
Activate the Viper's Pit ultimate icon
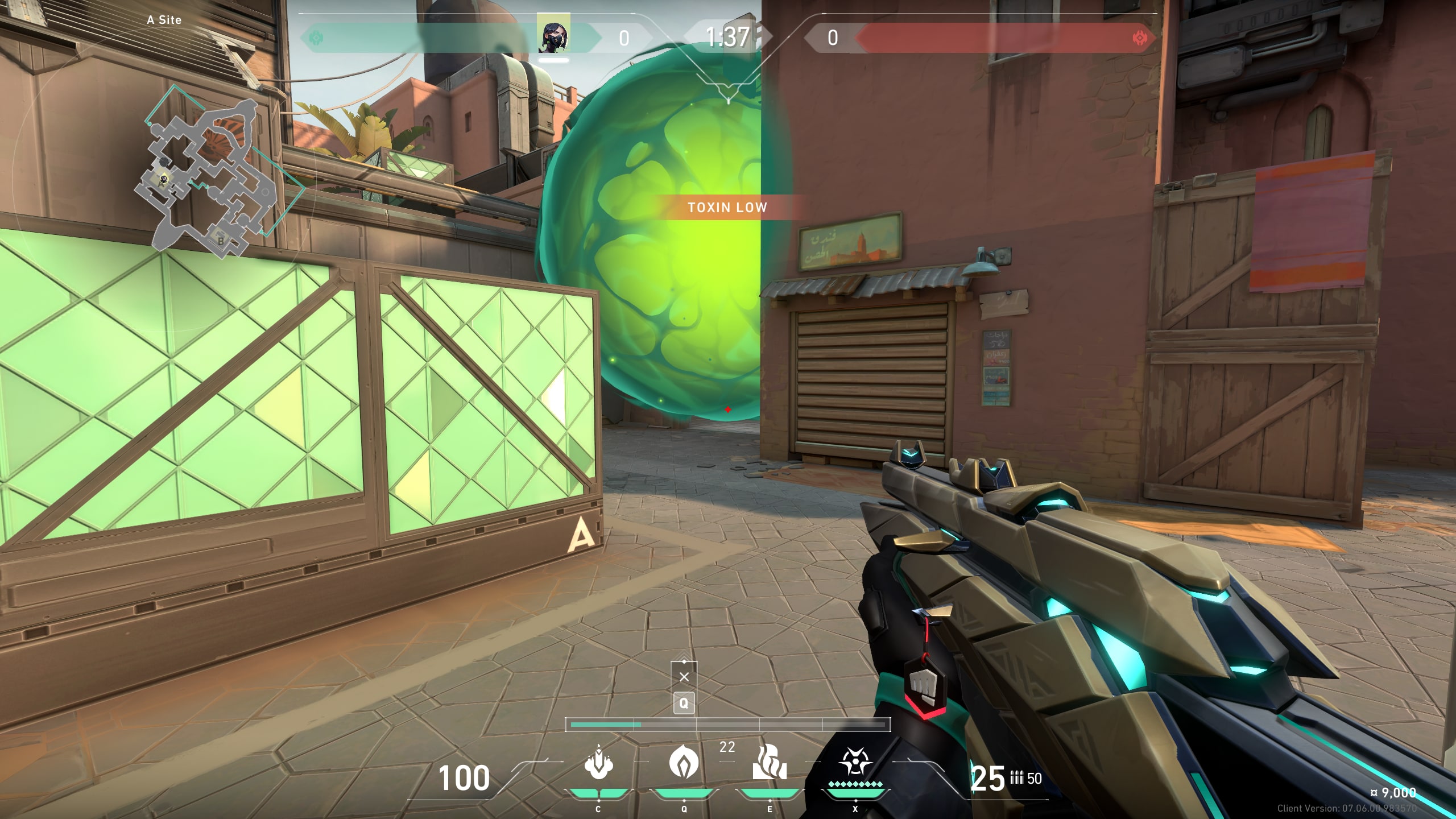(855, 762)
